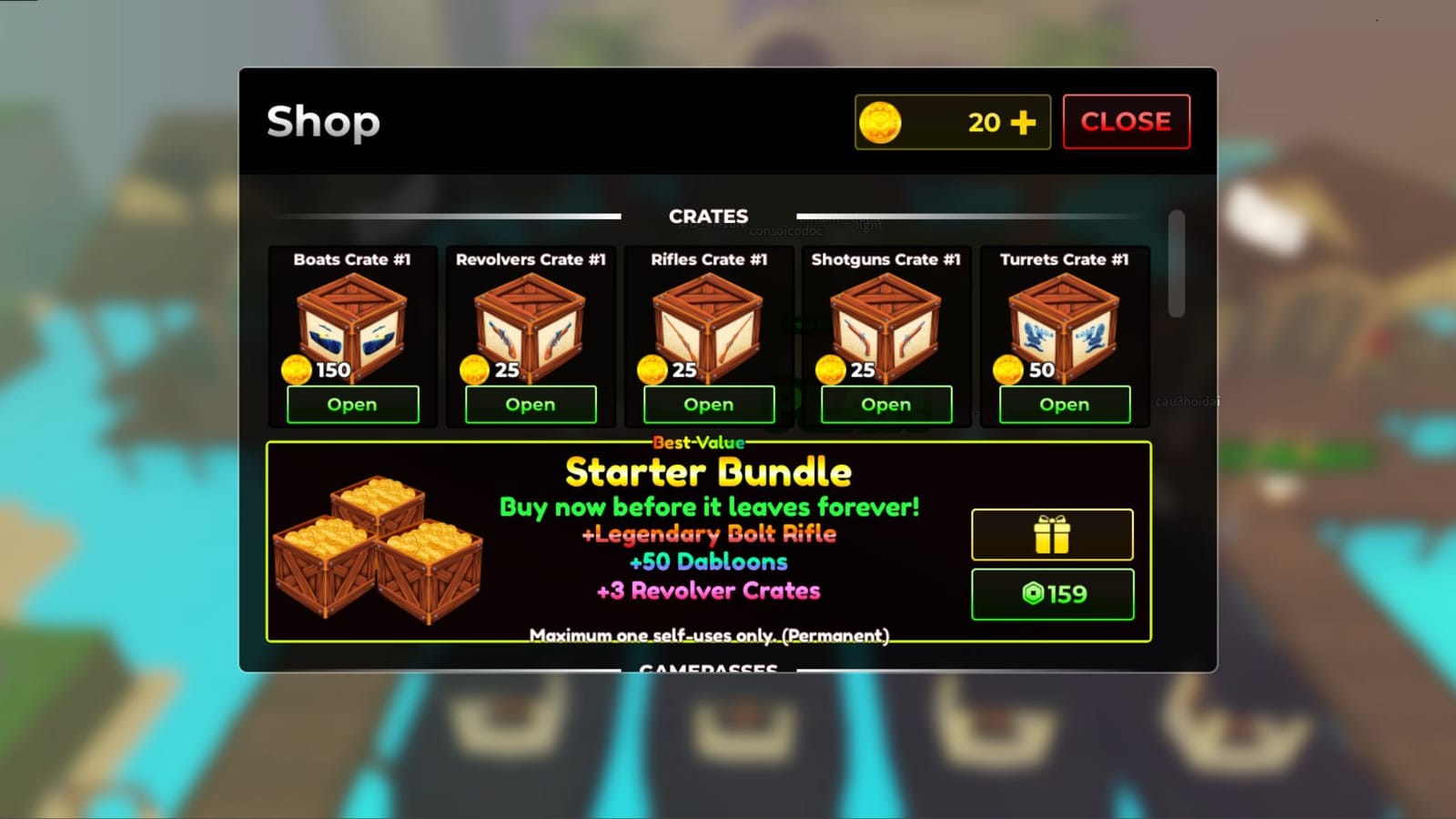Select the Shotguns Crate #1 crate icon

[x=885, y=326]
